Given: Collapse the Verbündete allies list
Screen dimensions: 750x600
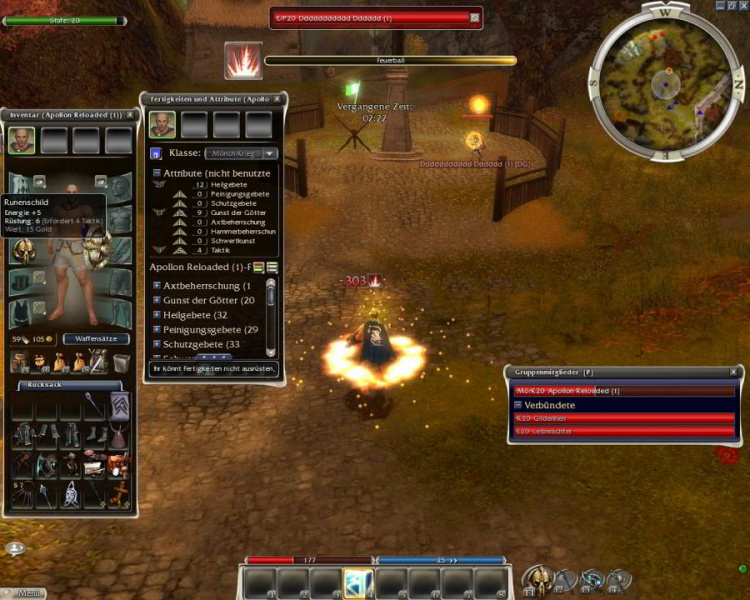Looking at the screenshot, I should point(517,404).
